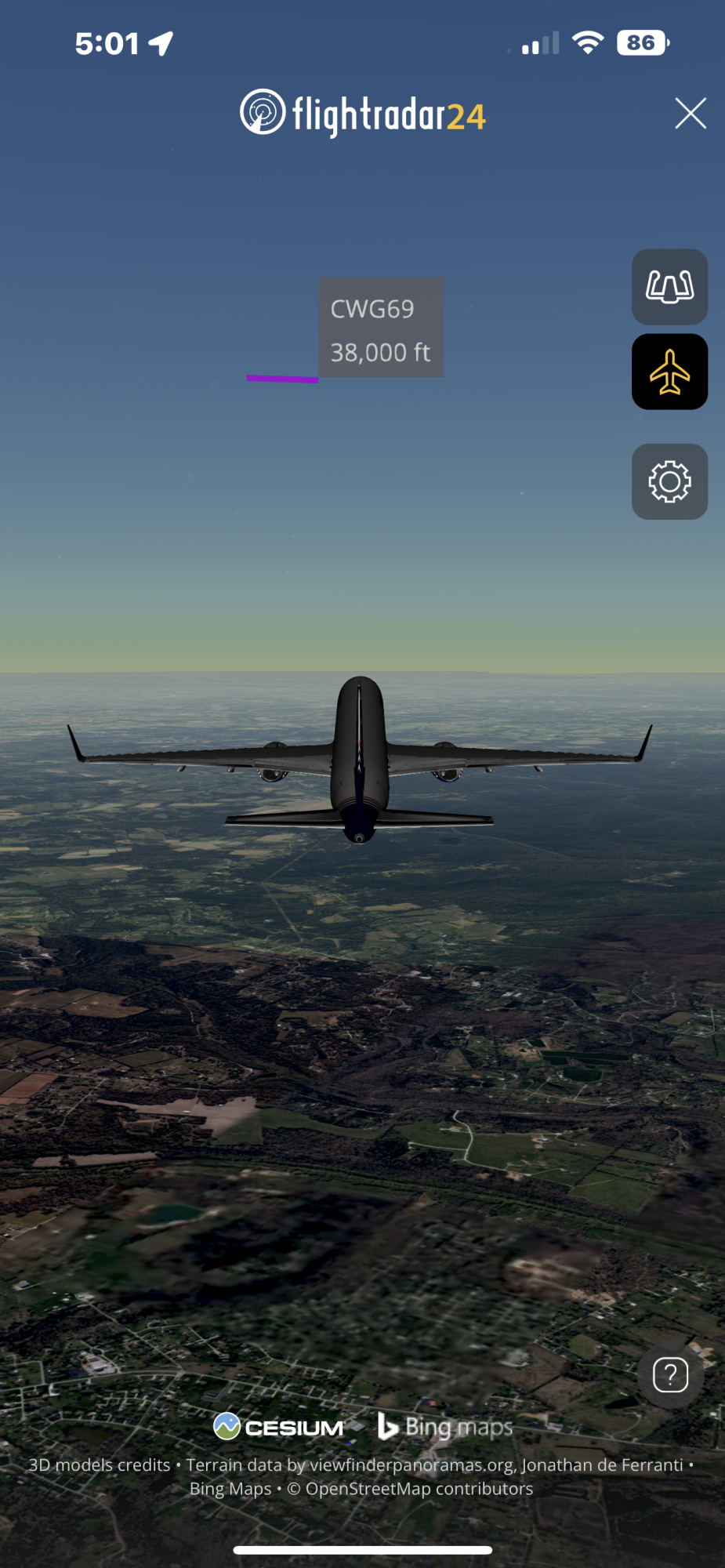Open the question mark help button
This screenshot has width=725, height=1568.
(x=670, y=1375)
